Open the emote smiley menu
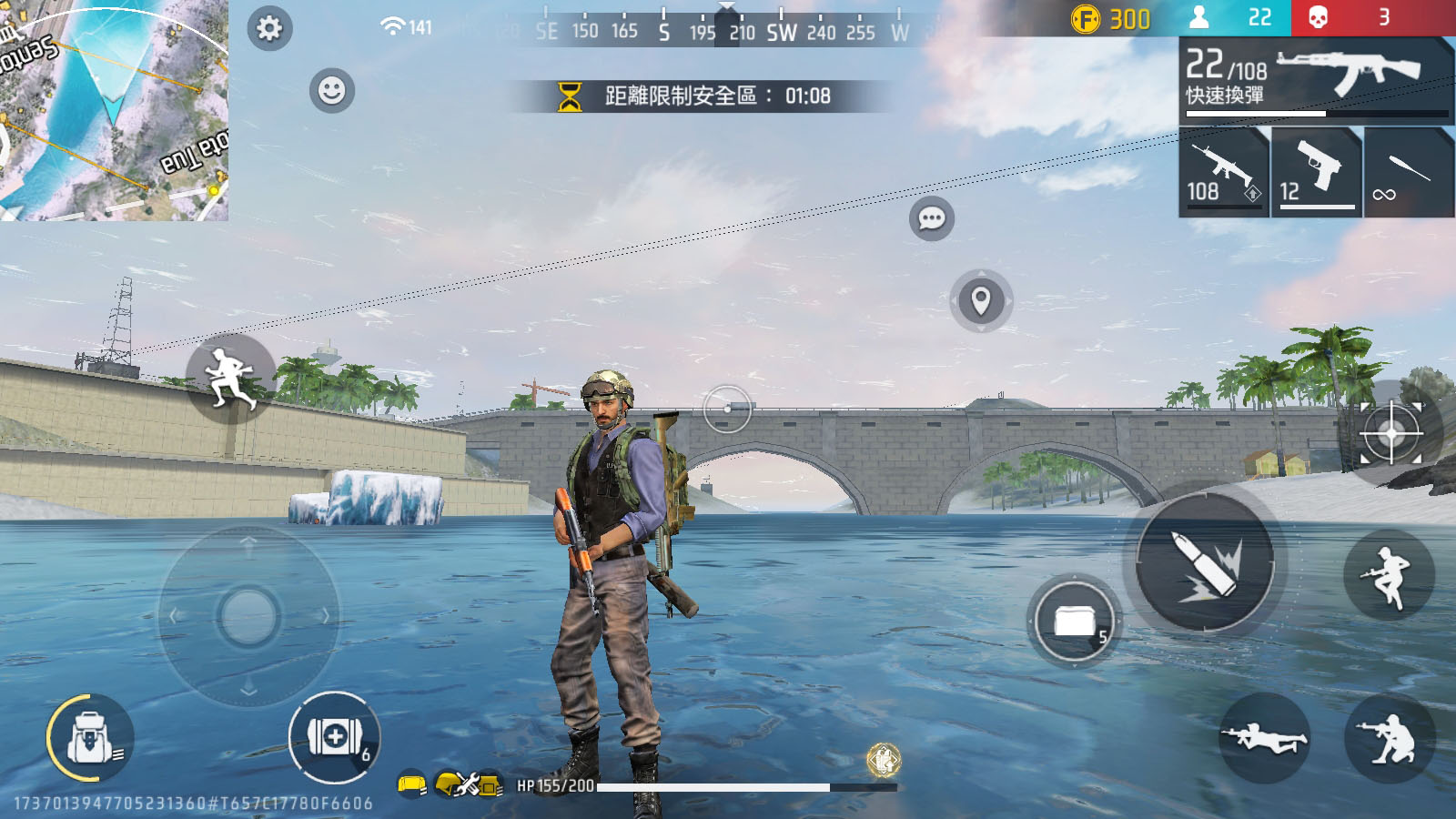 click(332, 91)
